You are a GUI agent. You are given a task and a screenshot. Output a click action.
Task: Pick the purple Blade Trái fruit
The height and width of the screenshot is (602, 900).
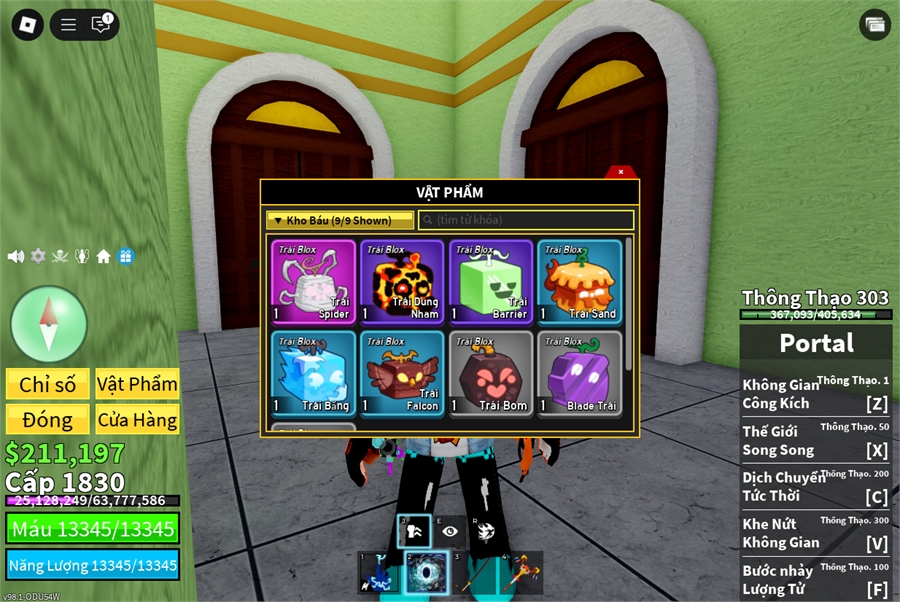click(579, 373)
